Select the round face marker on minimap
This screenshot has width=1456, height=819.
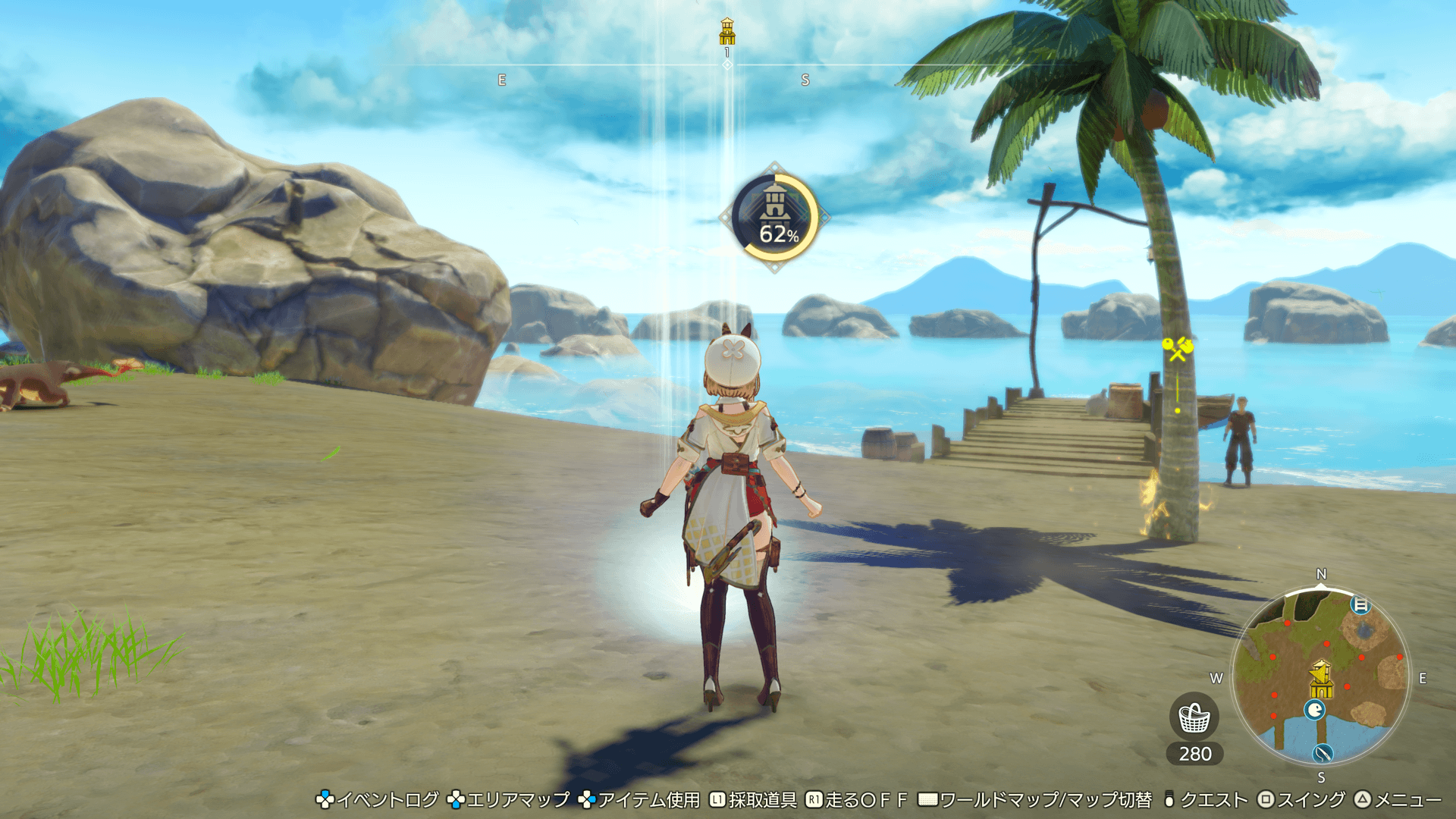click(1314, 710)
